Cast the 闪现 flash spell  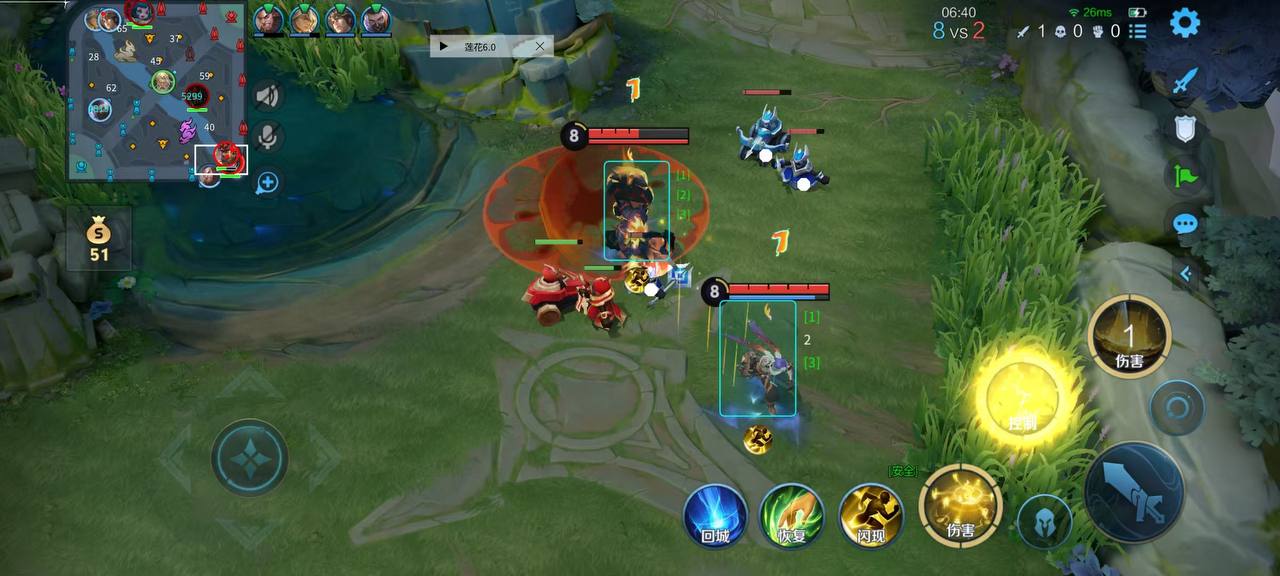pyautogui.click(x=871, y=516)
